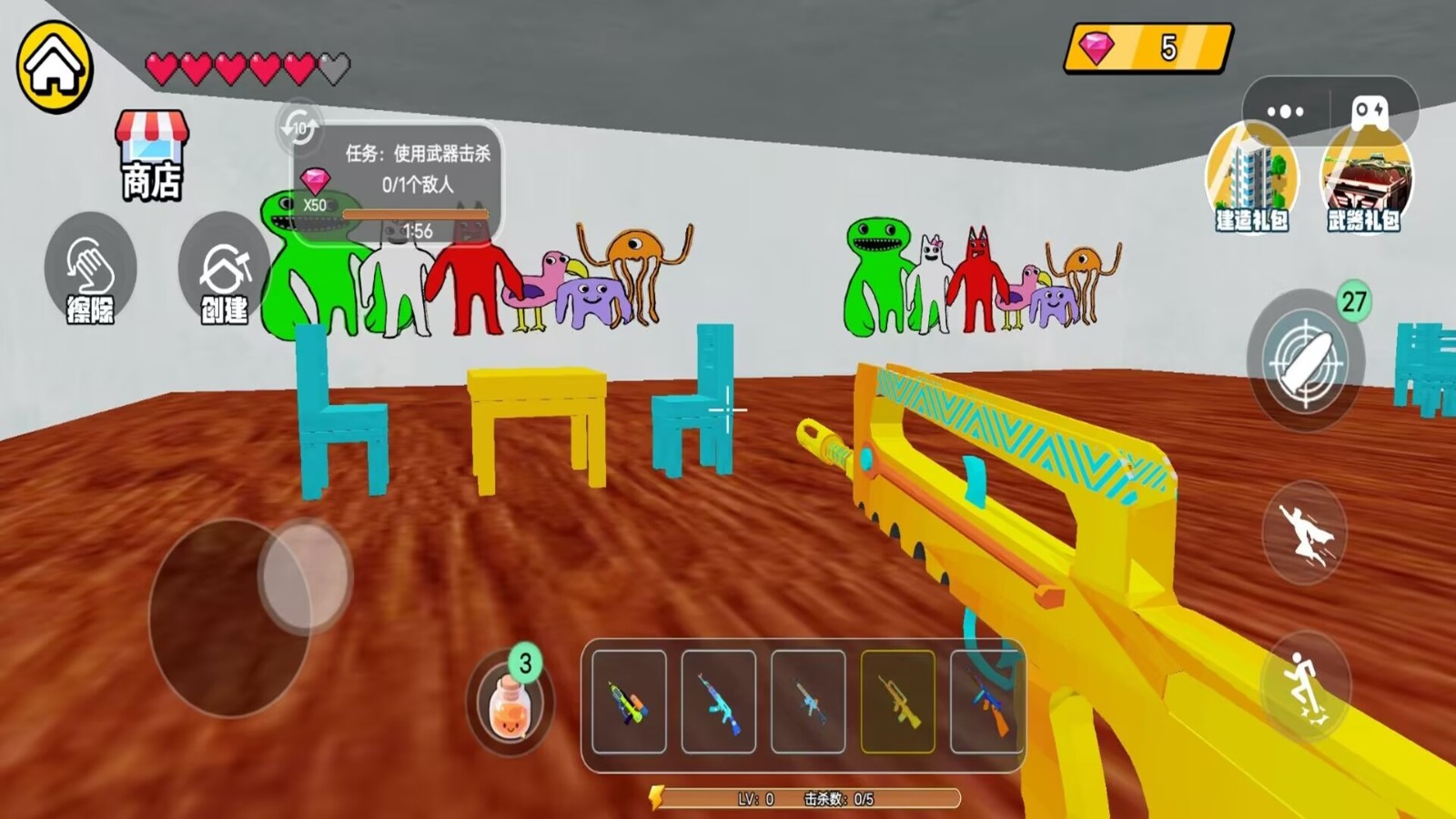Open the 商店 shop
The height and width of the screenshot is (819, 1456).
point(152,156)
